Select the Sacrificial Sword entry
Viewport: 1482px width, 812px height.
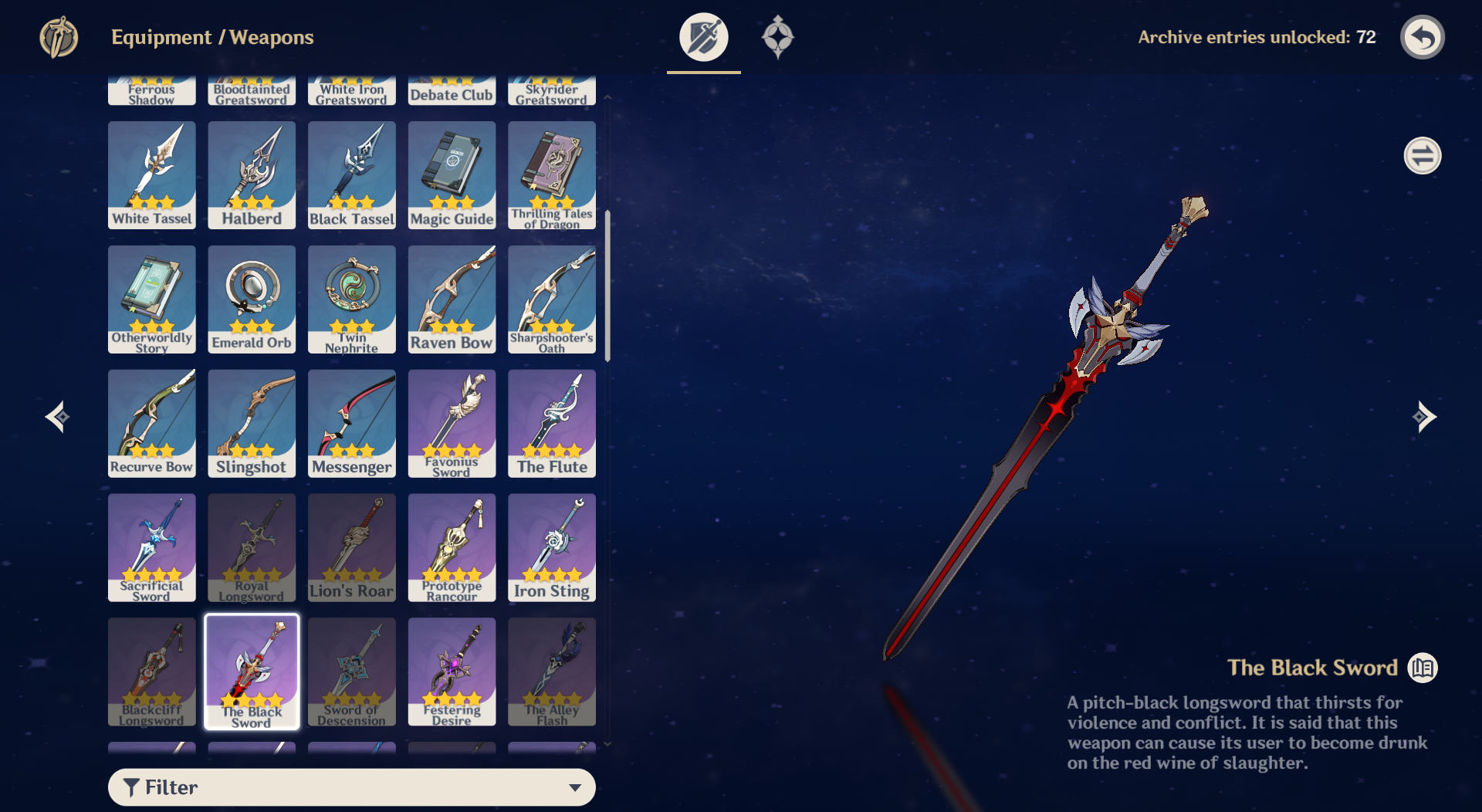tap(151, 547)
